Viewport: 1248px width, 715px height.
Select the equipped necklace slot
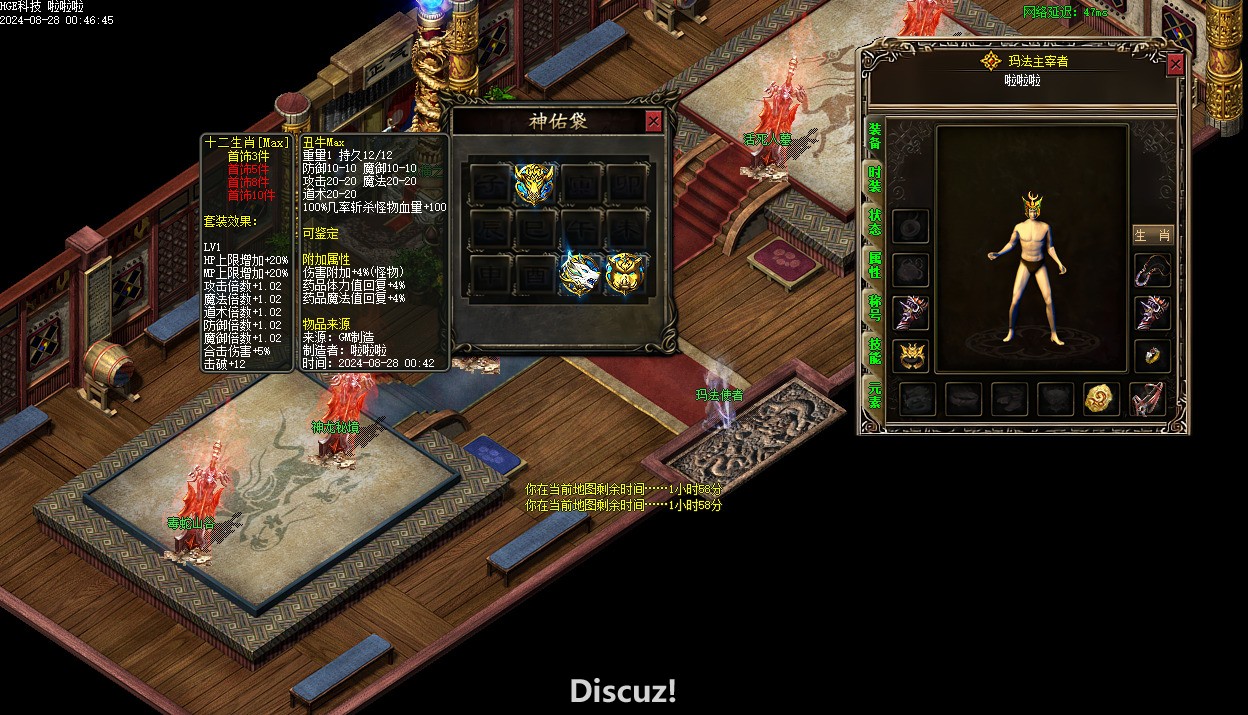click(1152, 270)
